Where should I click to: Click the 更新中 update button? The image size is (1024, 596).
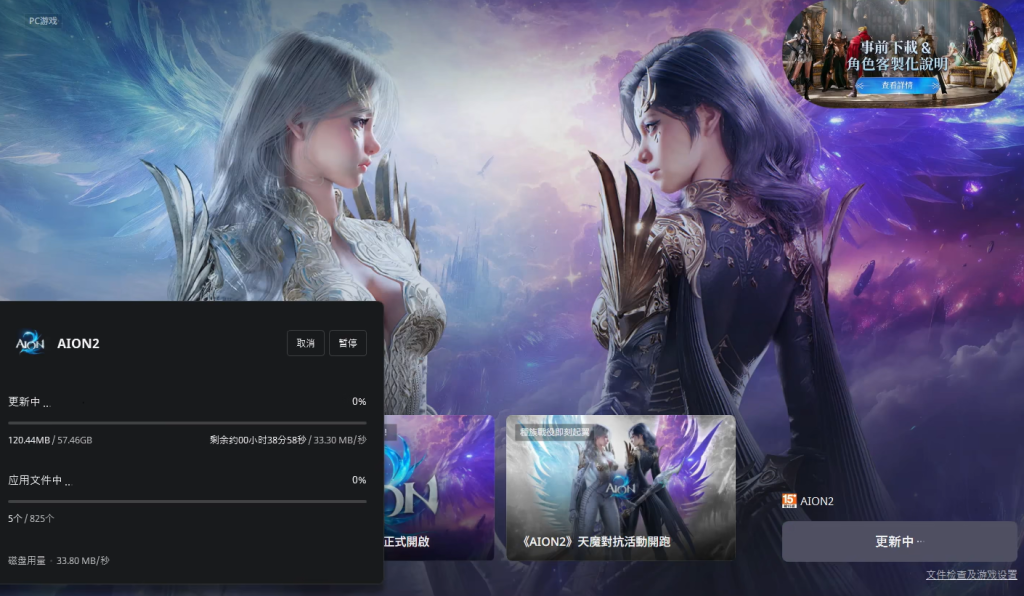[899, 541]
